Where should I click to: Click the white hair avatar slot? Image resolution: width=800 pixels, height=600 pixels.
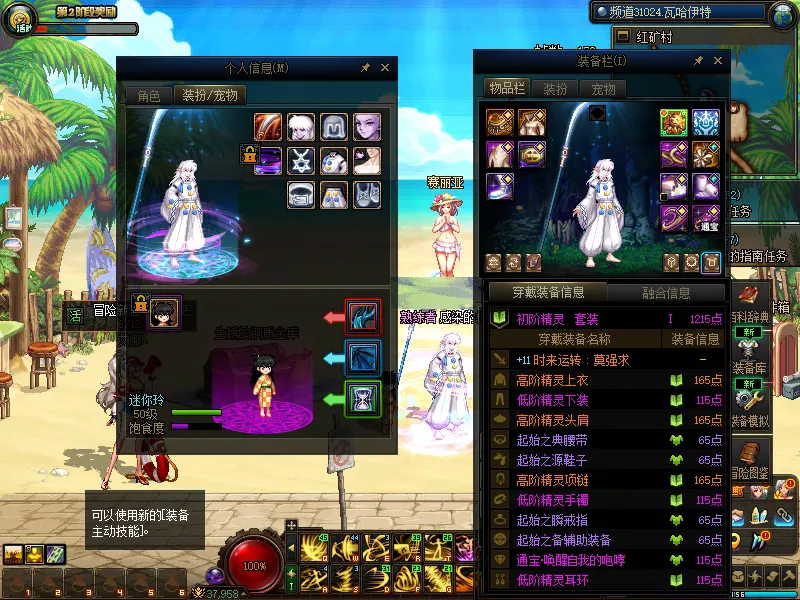pos(301,127)
